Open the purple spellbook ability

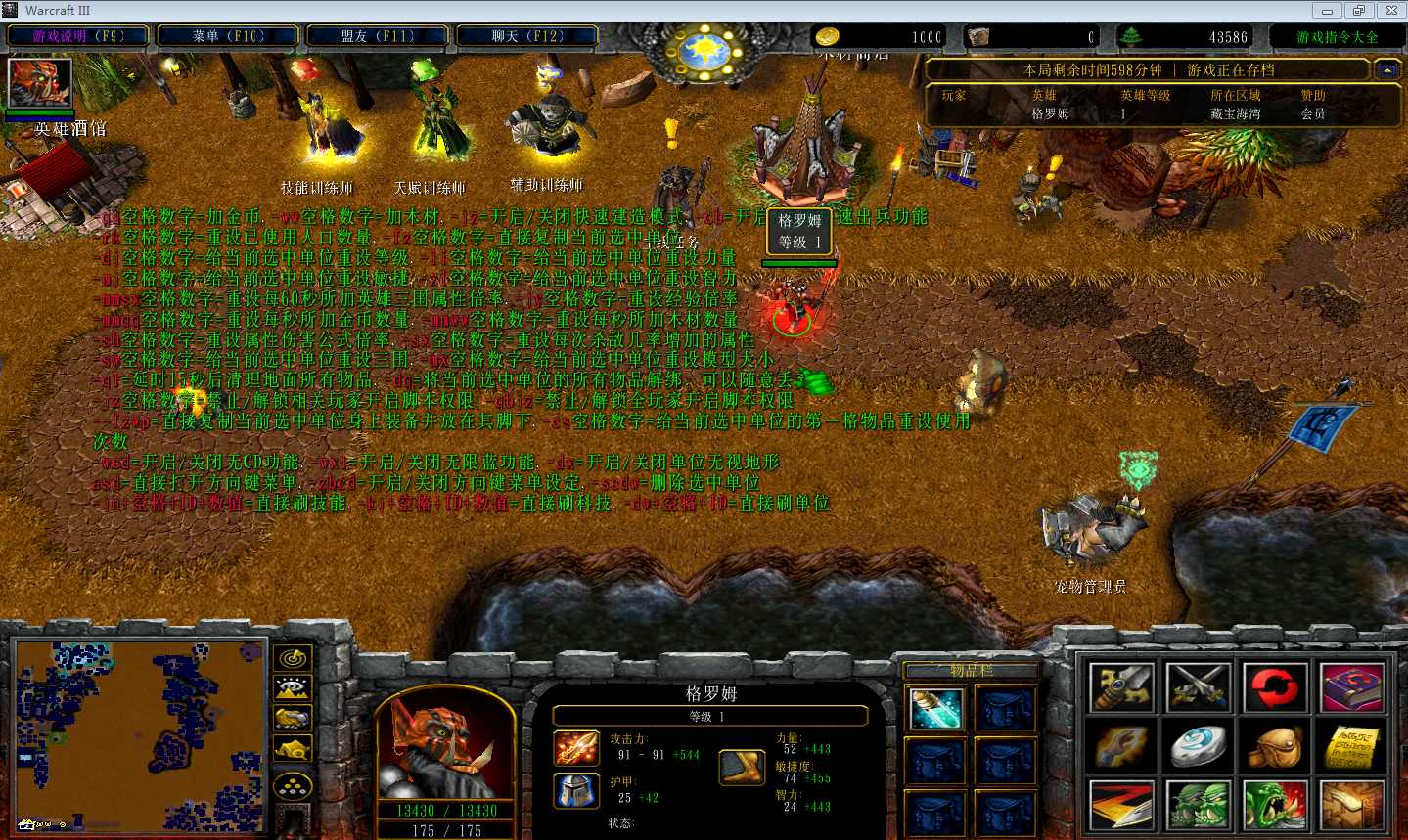click(1352, 687)
